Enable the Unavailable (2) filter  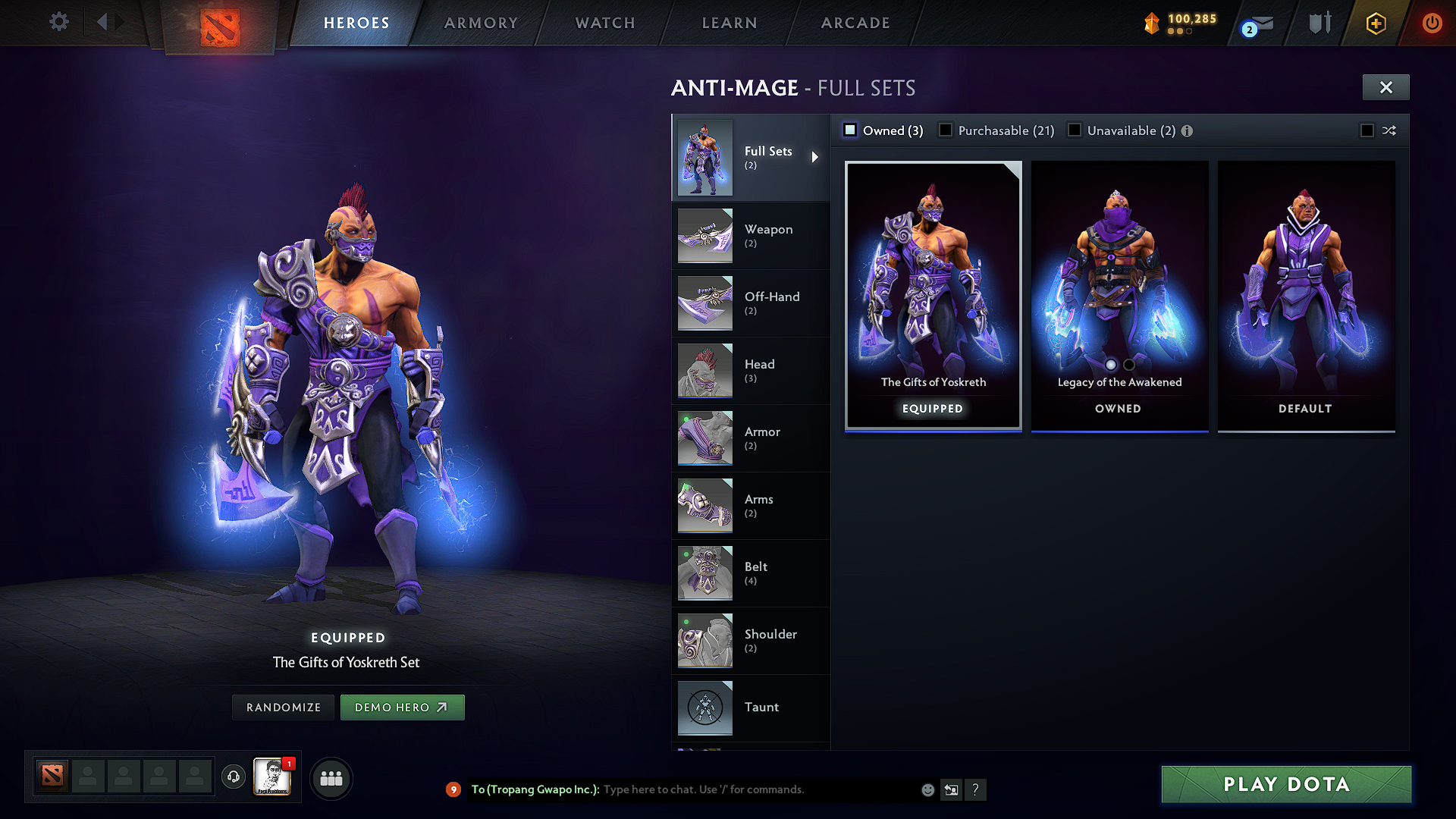coord(1075,130)
